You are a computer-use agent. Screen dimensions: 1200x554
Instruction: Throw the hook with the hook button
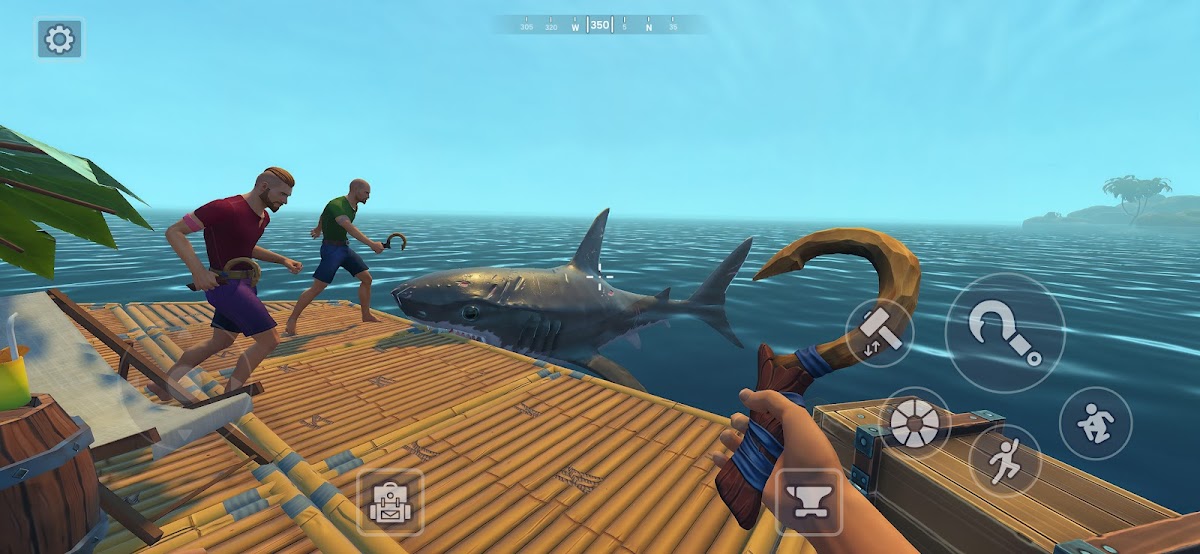coord(1004,333)
